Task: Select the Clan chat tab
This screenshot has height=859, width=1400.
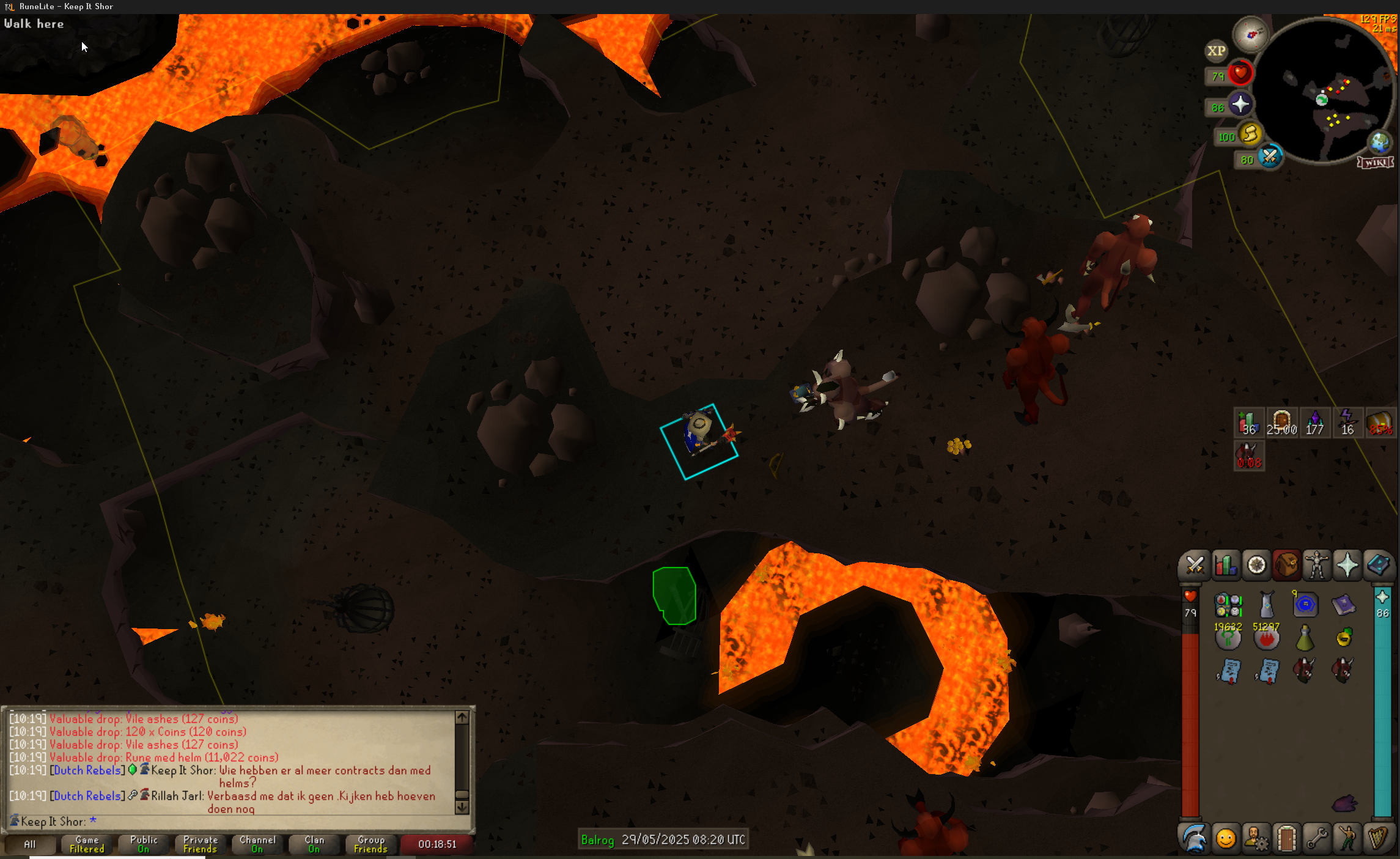Action: point(314,844)
